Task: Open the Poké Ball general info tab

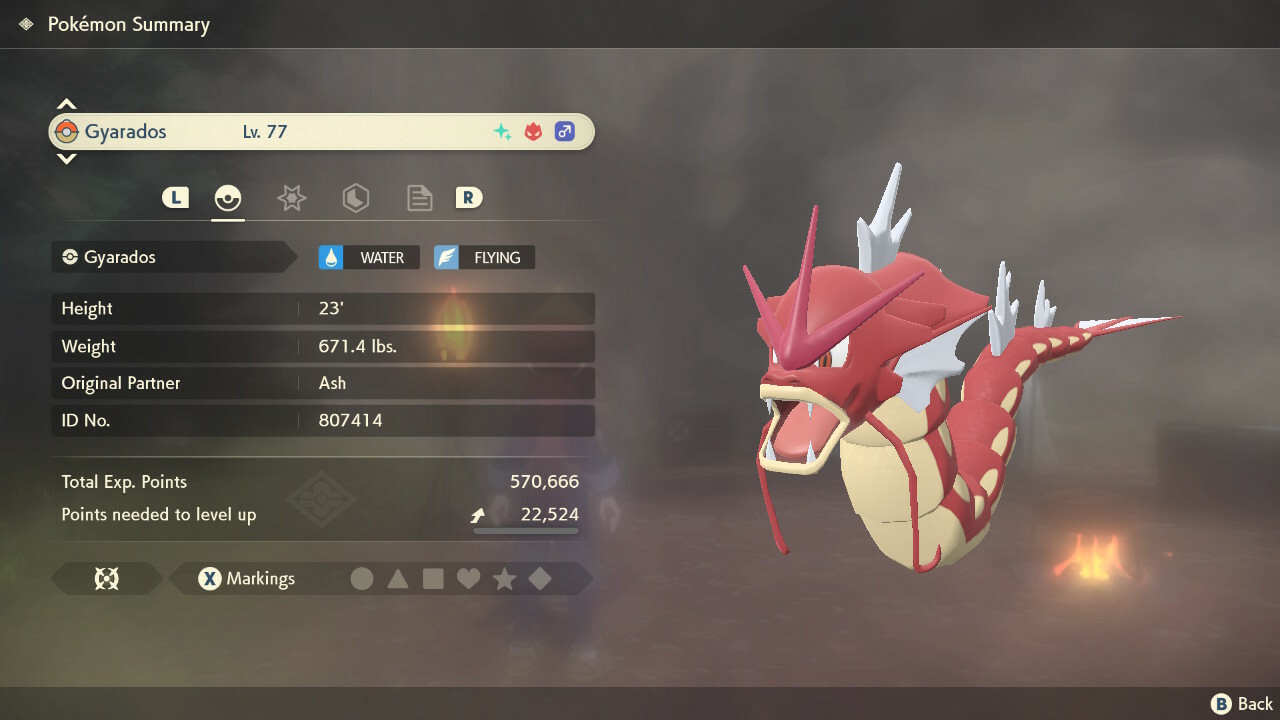Action: click(228, 198)
